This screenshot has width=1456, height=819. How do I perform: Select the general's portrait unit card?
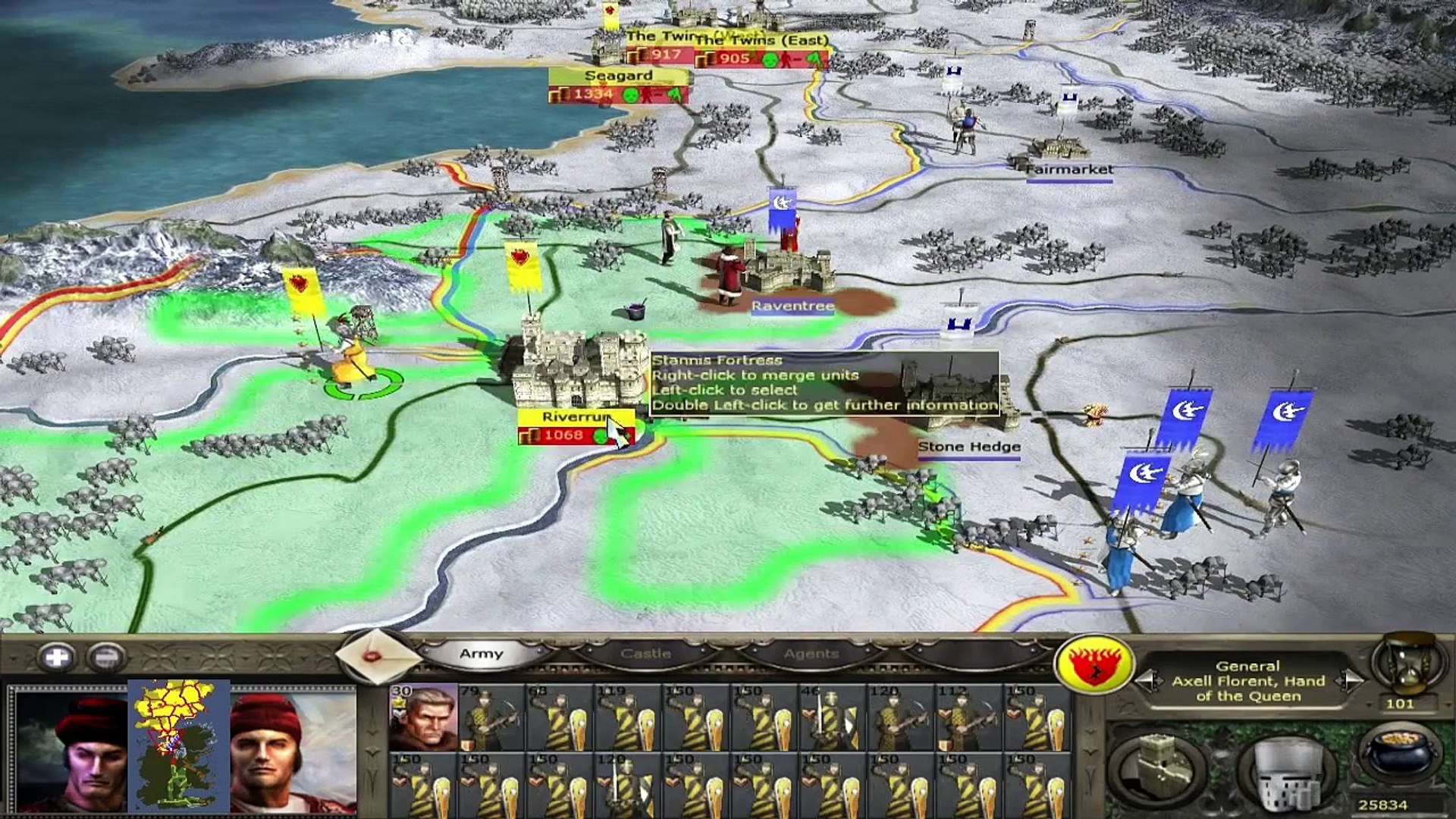point(423,717)
